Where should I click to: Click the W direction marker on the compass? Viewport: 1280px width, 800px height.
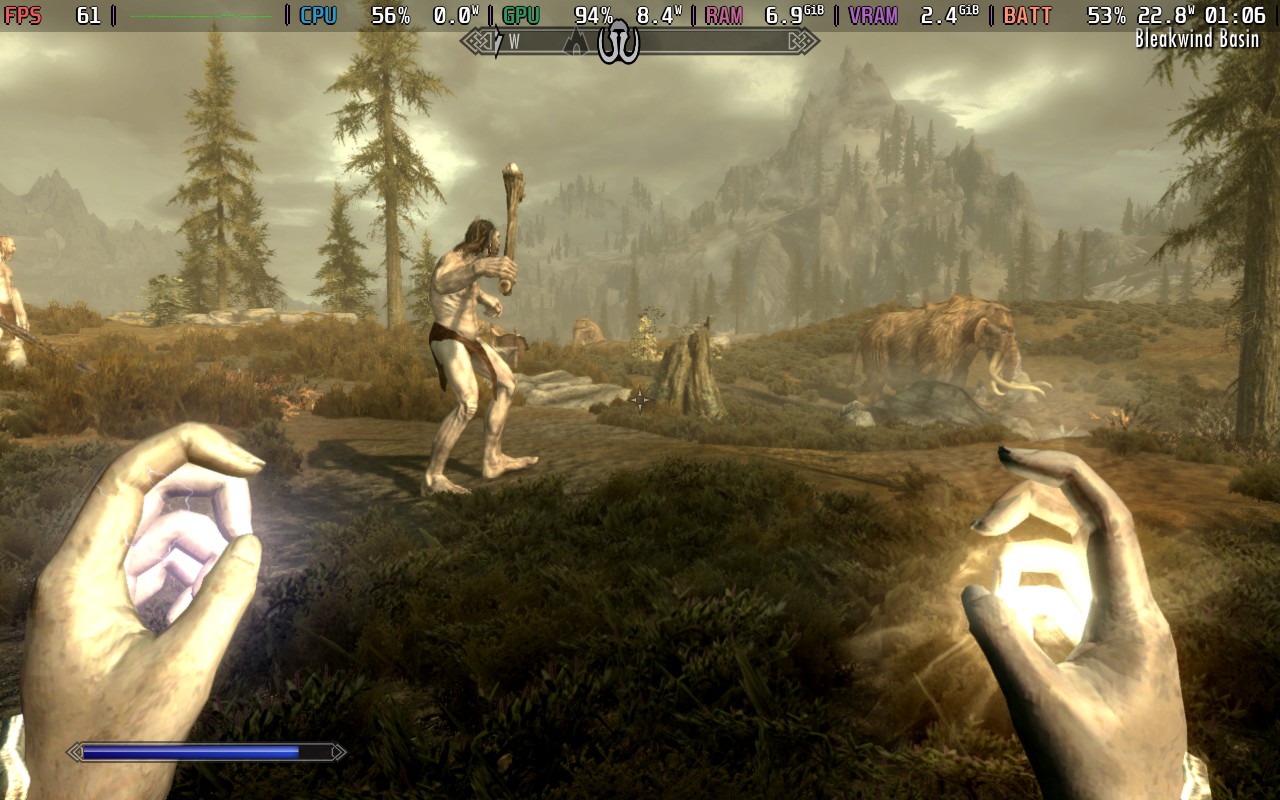click(x=513, y=42)
